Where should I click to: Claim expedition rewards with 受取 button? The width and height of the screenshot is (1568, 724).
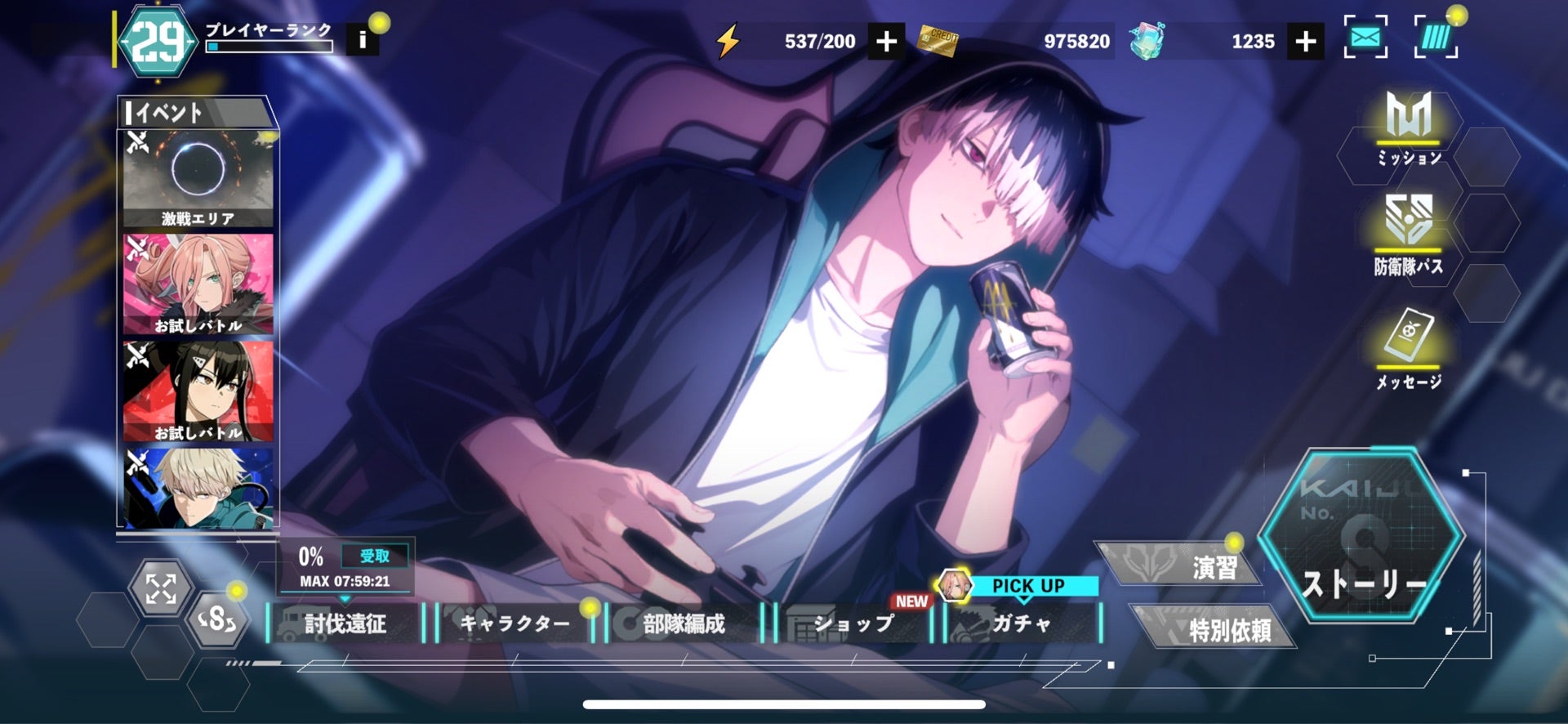pyautogui.click(x=374, y=556)
